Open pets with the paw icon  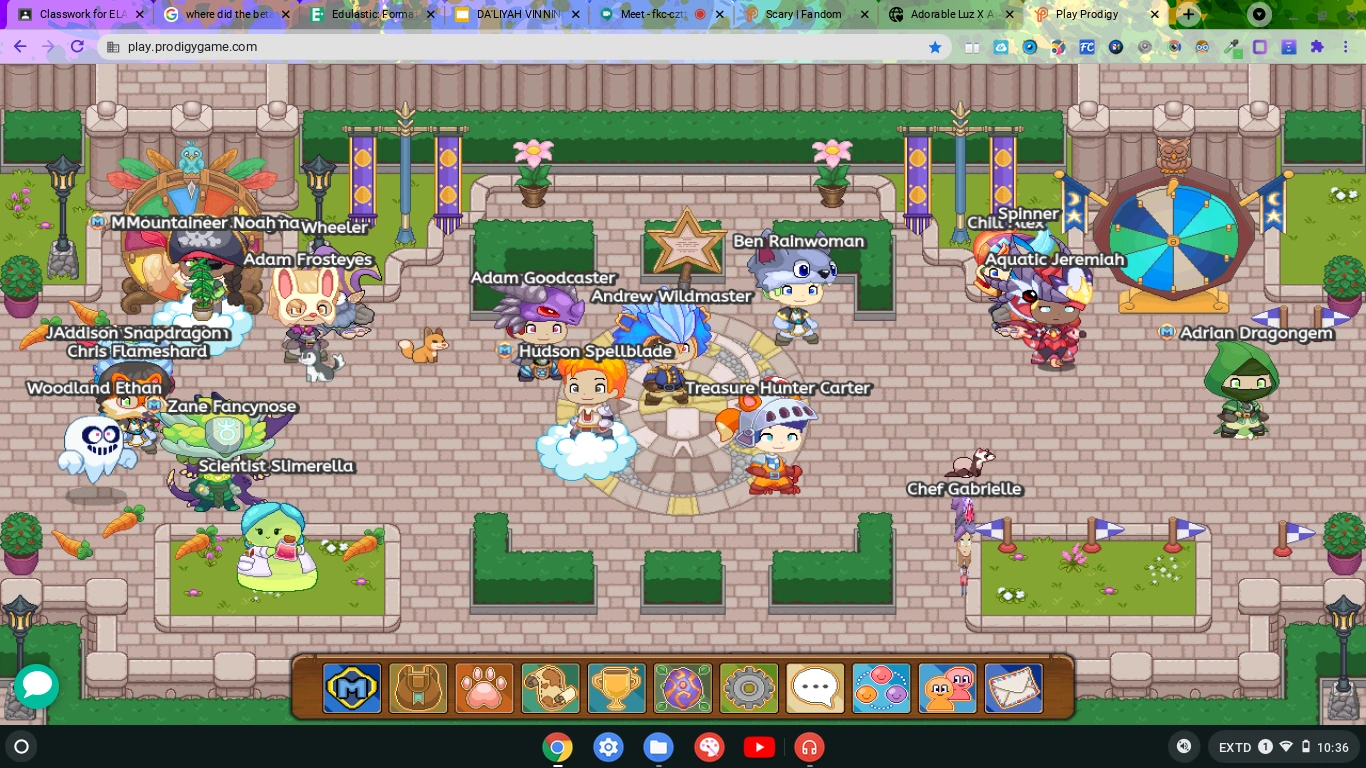point(484,687)
